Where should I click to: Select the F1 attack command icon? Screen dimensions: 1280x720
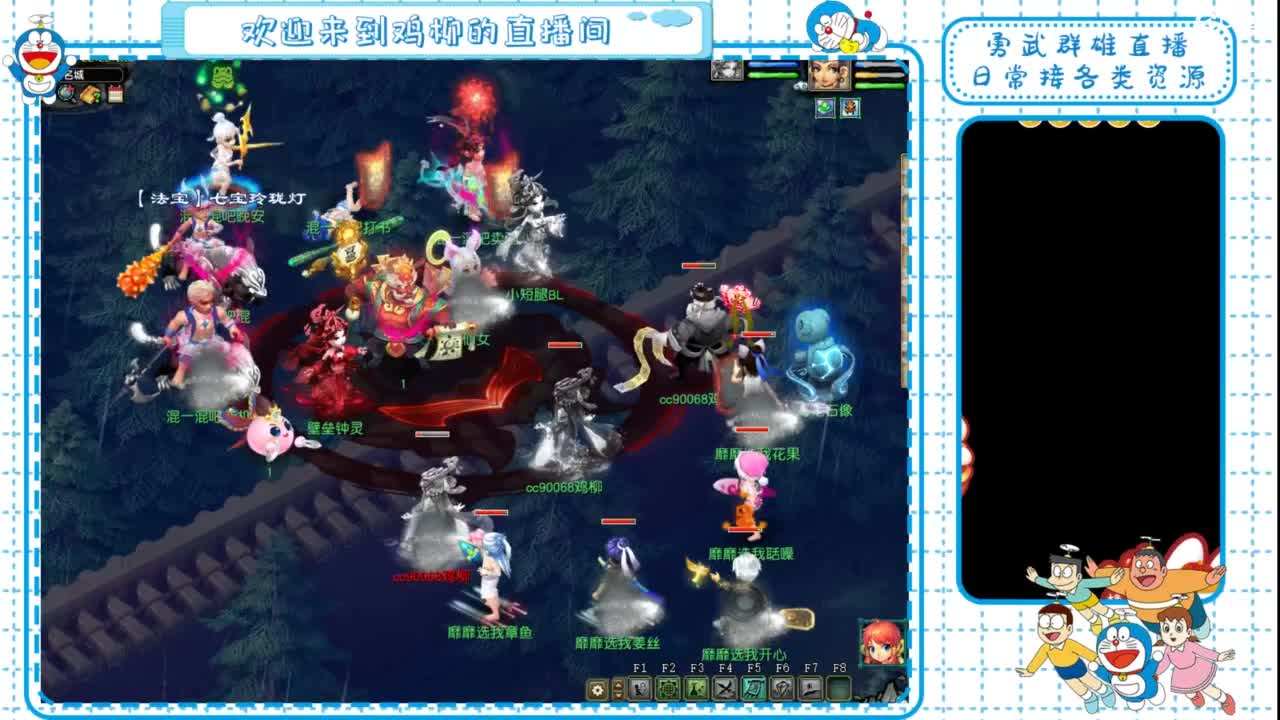click(639, 688)
